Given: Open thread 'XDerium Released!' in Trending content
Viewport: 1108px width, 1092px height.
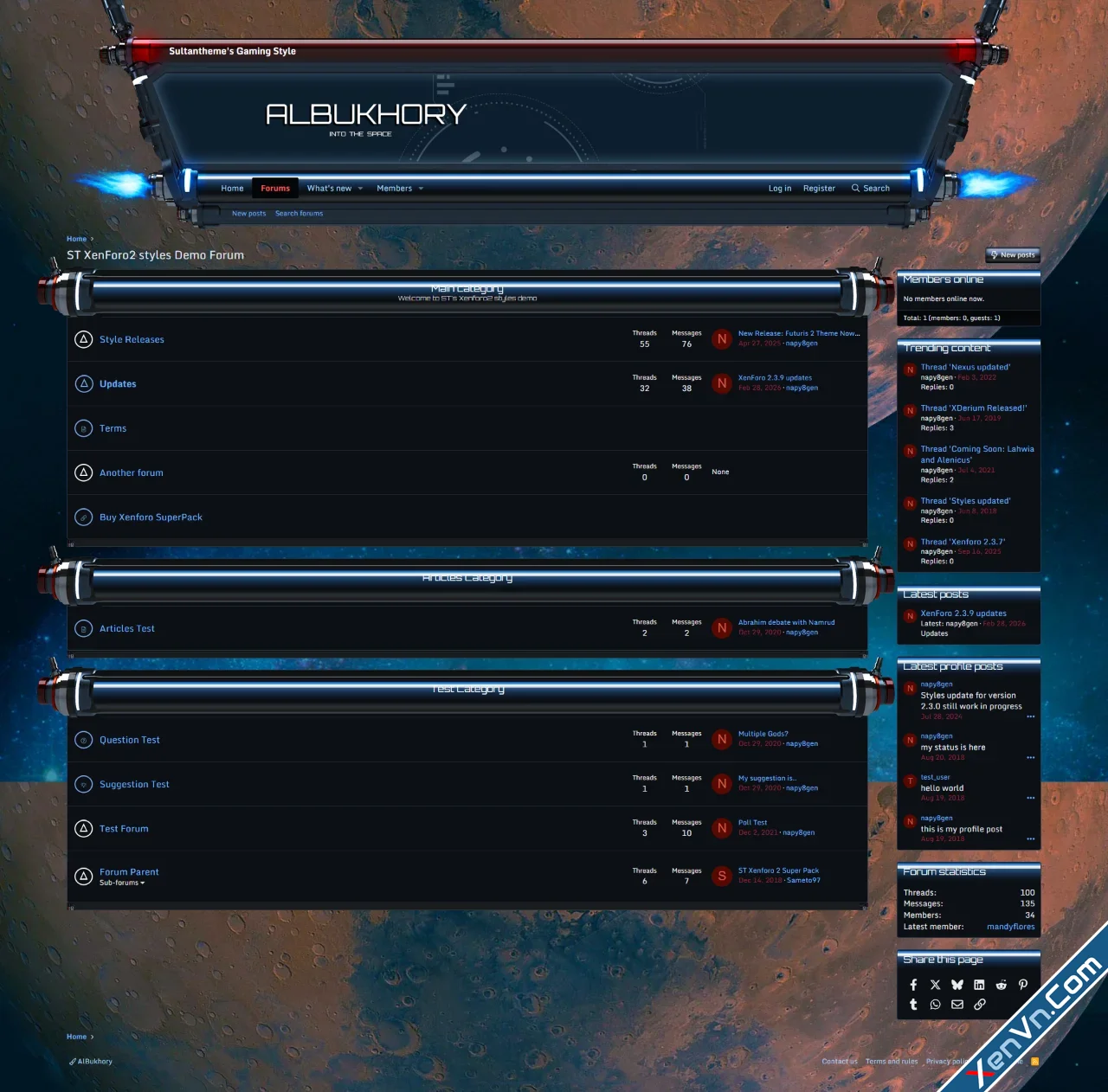Looking at the screenshot, I should tap(974, 408).
